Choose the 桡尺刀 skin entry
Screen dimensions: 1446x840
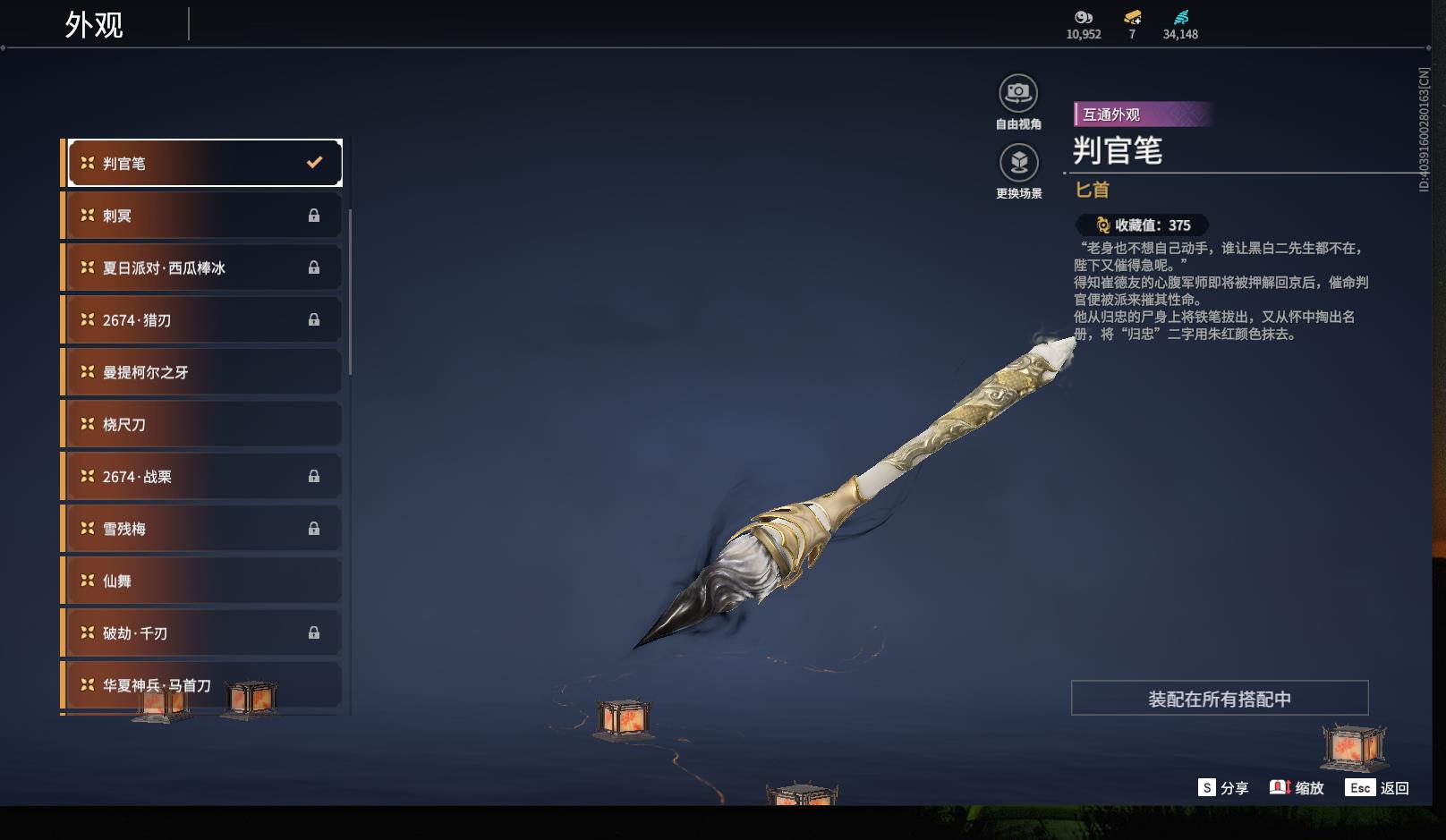point(204,424)
